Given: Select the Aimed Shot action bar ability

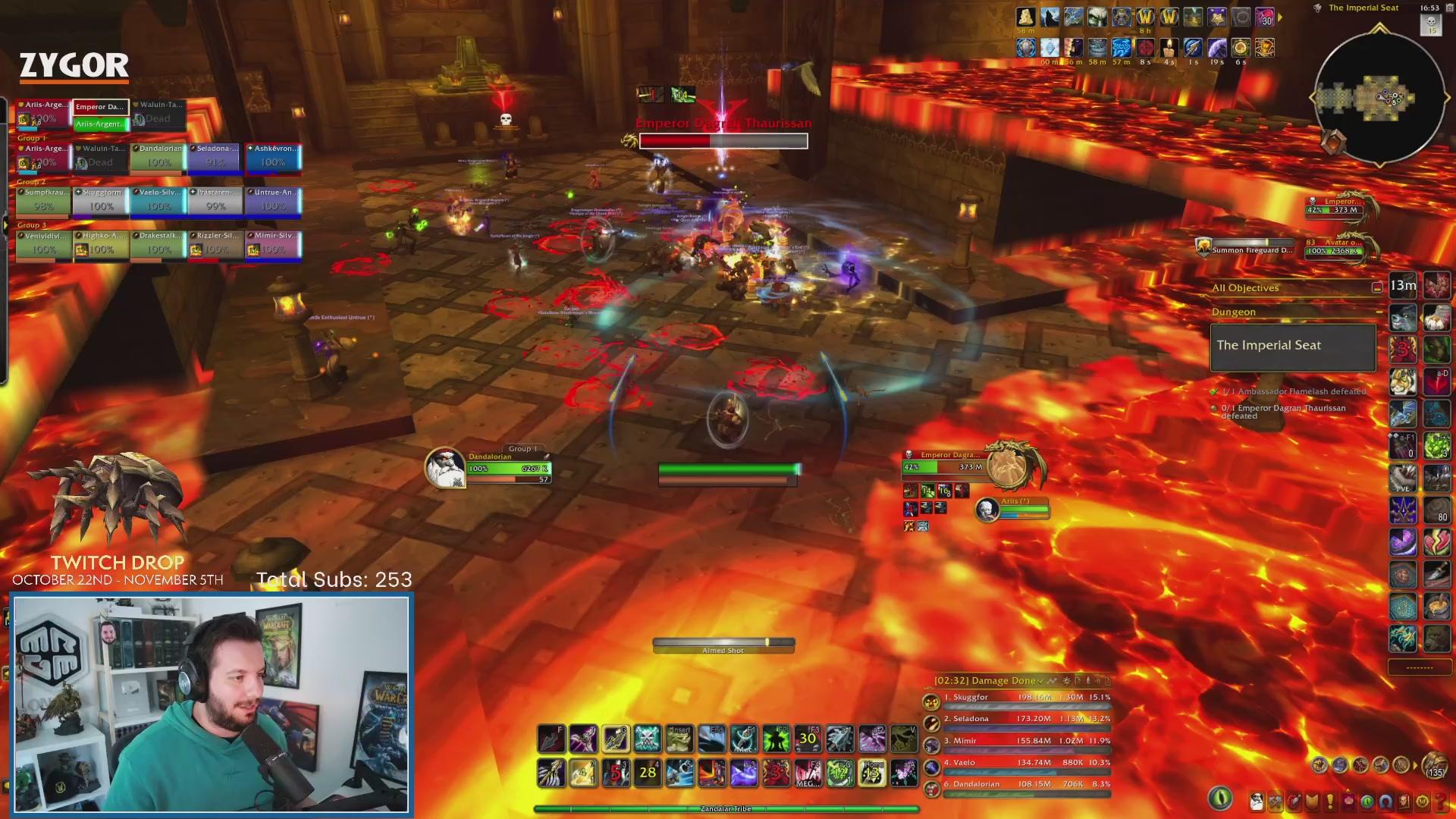Looking at the screenshot, I should (723, 646).
